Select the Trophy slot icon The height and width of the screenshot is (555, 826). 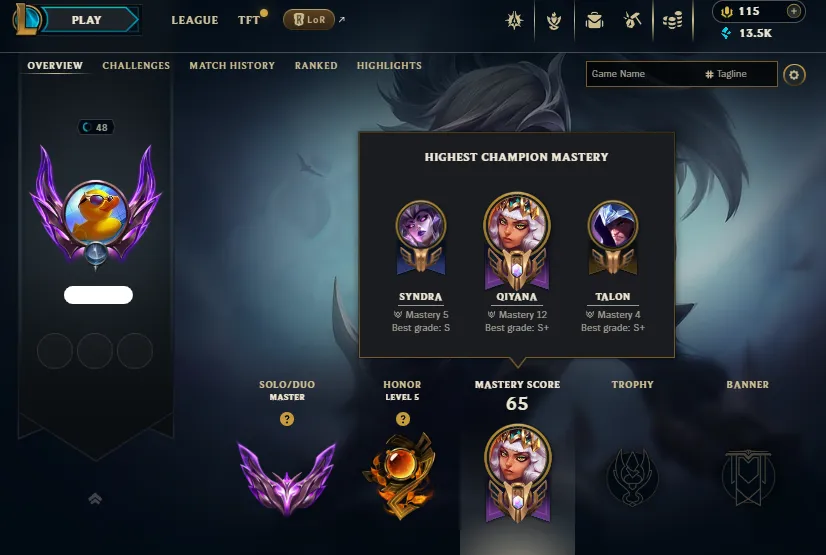pyautogui.click(x=632, y=475)
